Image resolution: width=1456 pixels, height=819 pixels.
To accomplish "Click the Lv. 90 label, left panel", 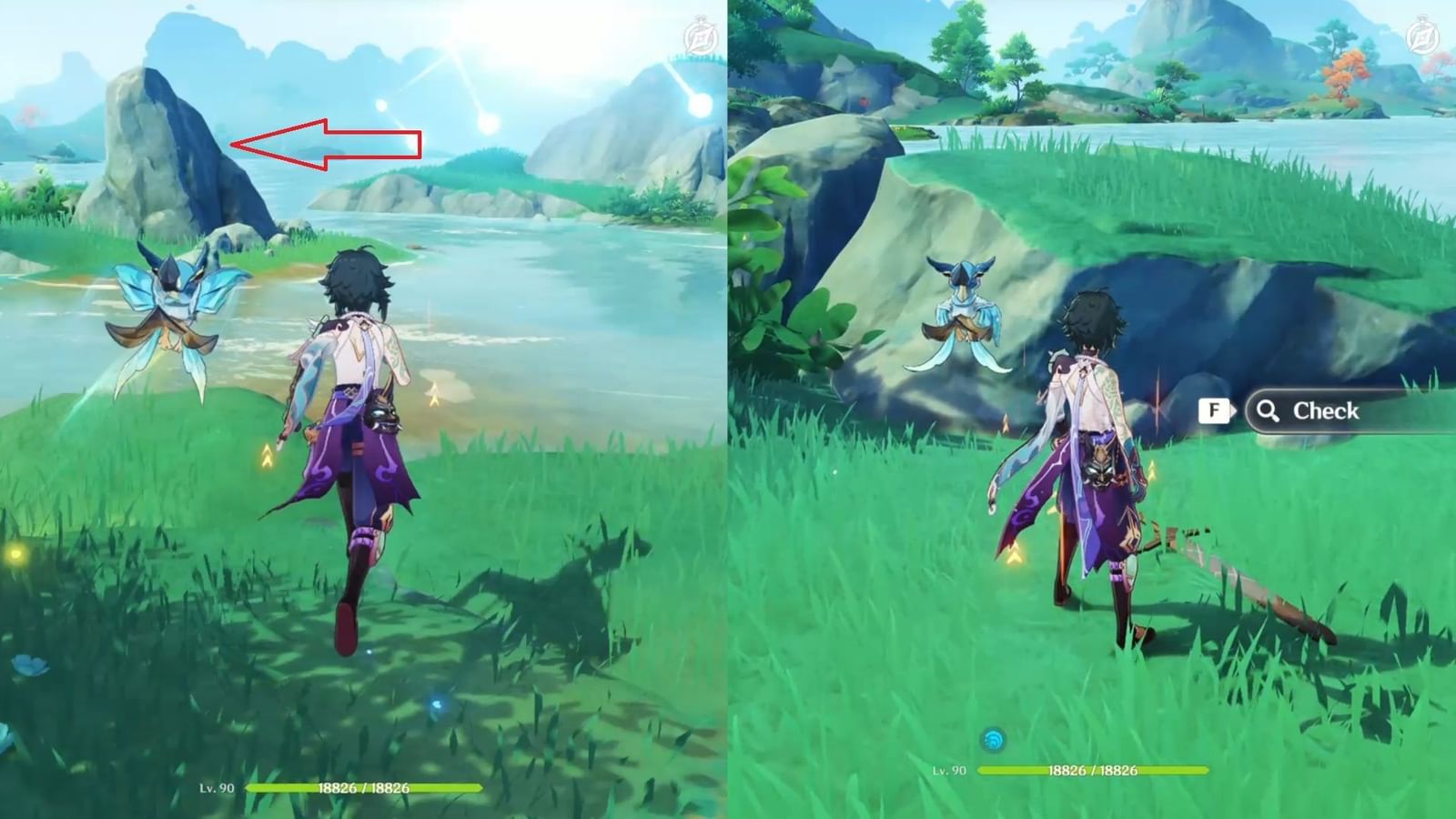I will click(x=215, y=786).
